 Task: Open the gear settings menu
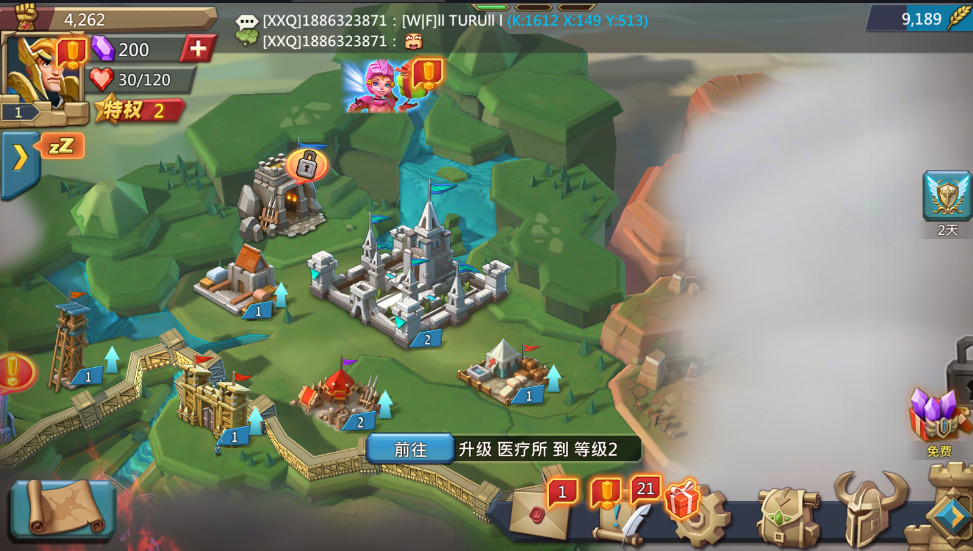tap(700, 517)
